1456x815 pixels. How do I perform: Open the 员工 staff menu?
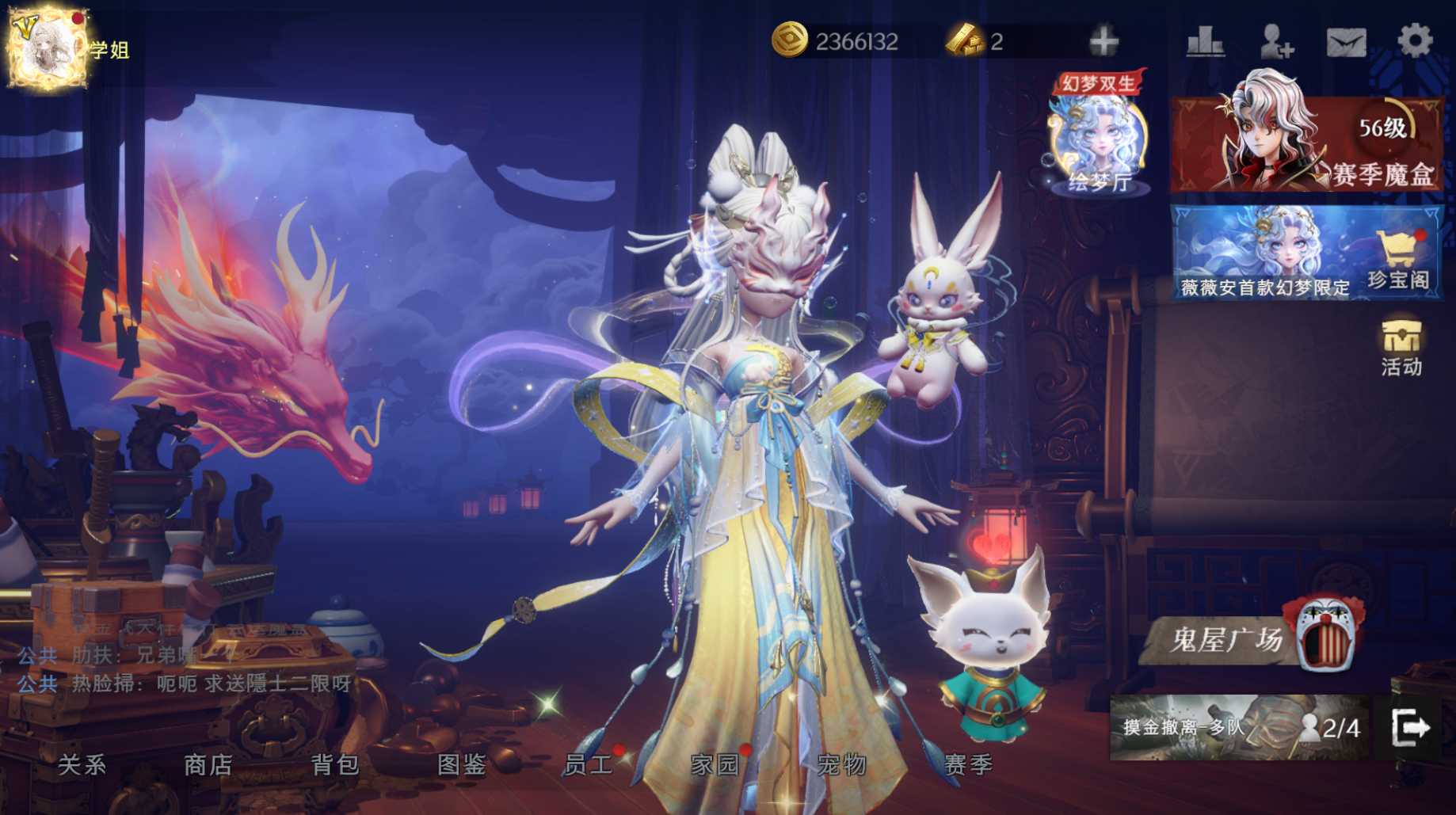pyautogui.click(x=588, y=764)
